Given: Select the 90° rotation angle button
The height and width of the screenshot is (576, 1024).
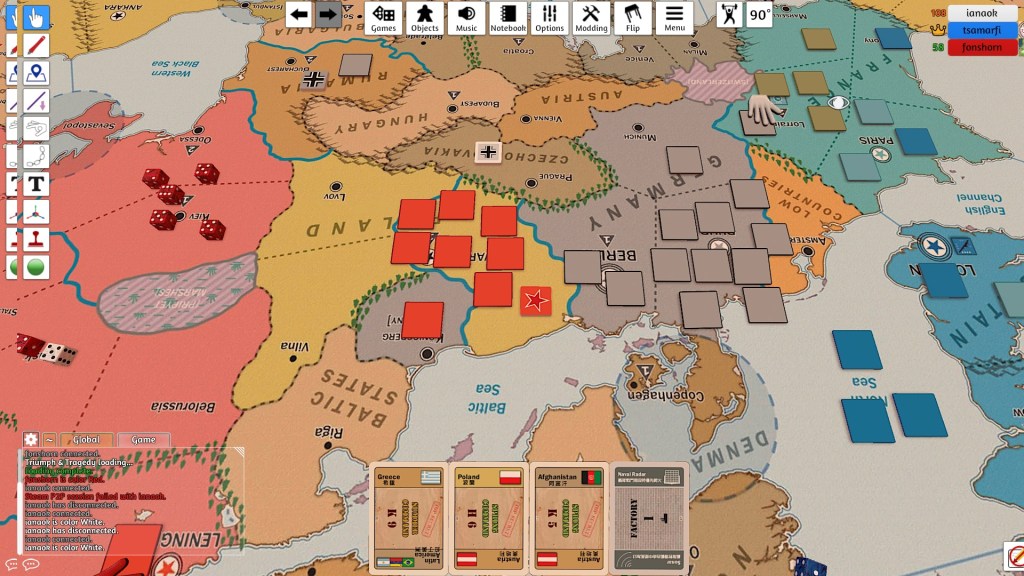Looking at the screenshot, I should [760, 15].
